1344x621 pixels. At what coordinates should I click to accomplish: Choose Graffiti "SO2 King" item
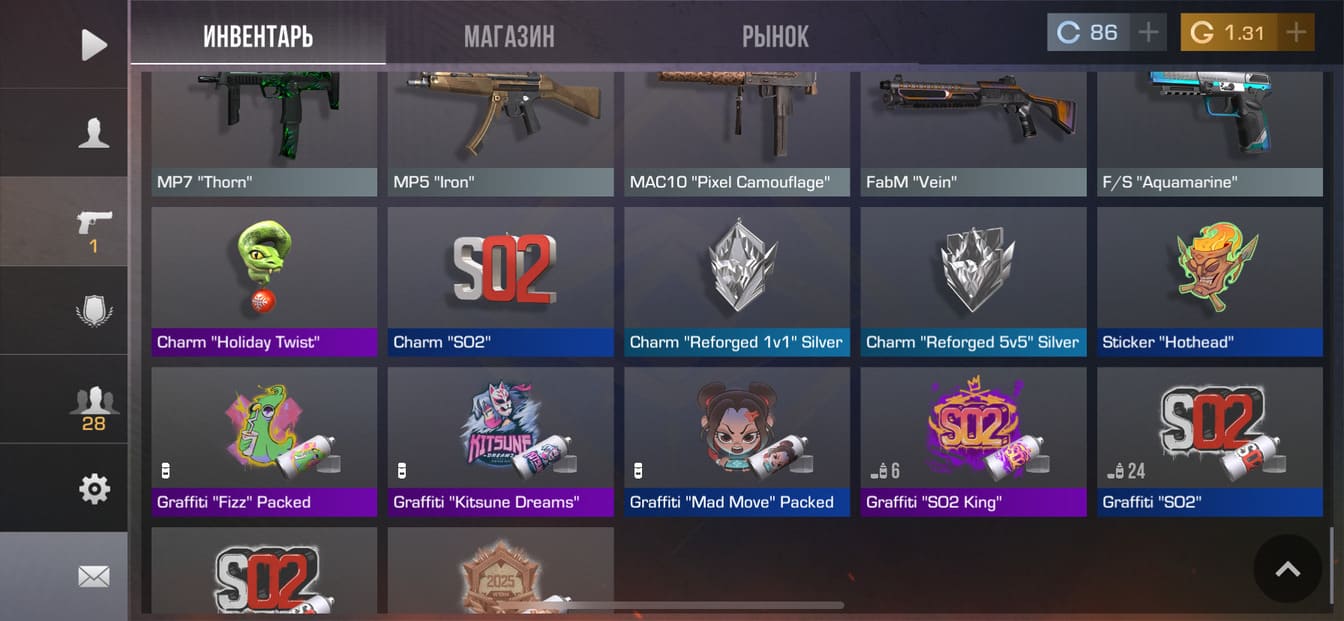point(973,440)
